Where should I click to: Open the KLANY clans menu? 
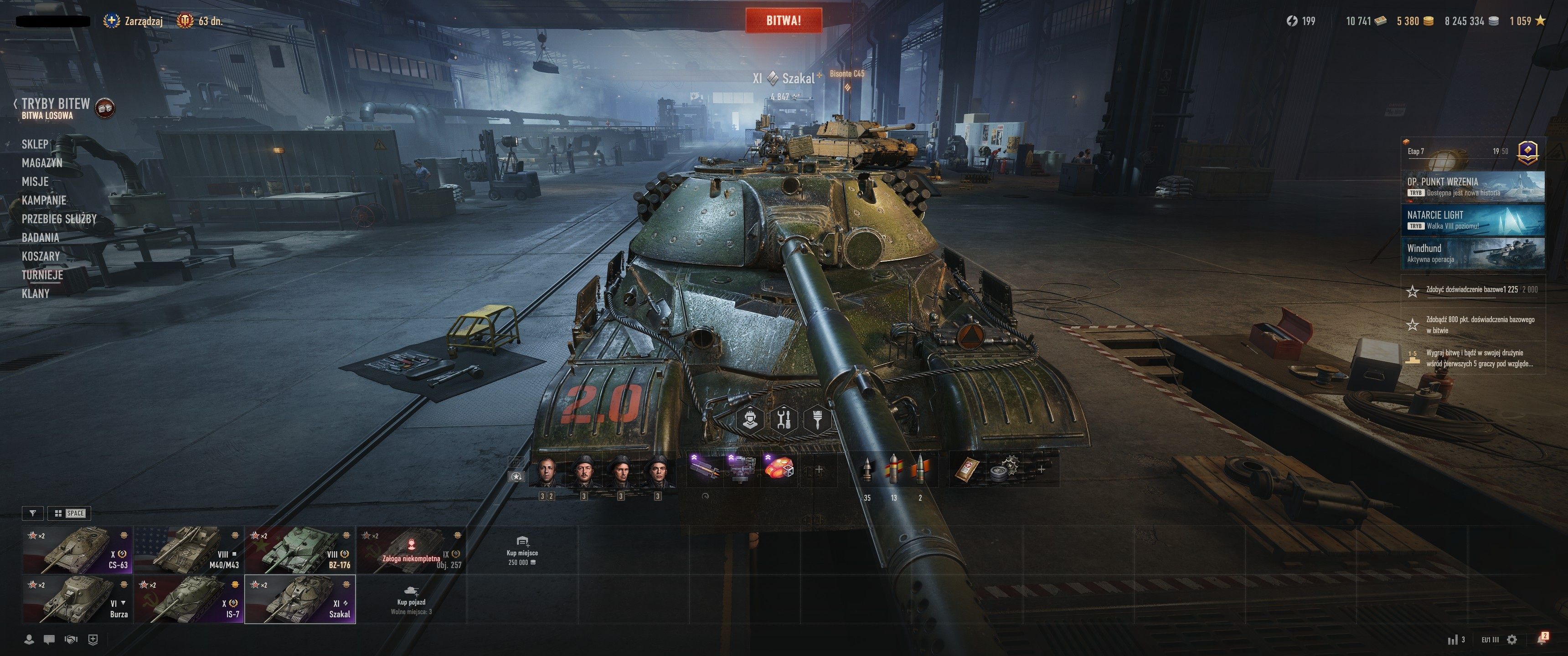35,293
